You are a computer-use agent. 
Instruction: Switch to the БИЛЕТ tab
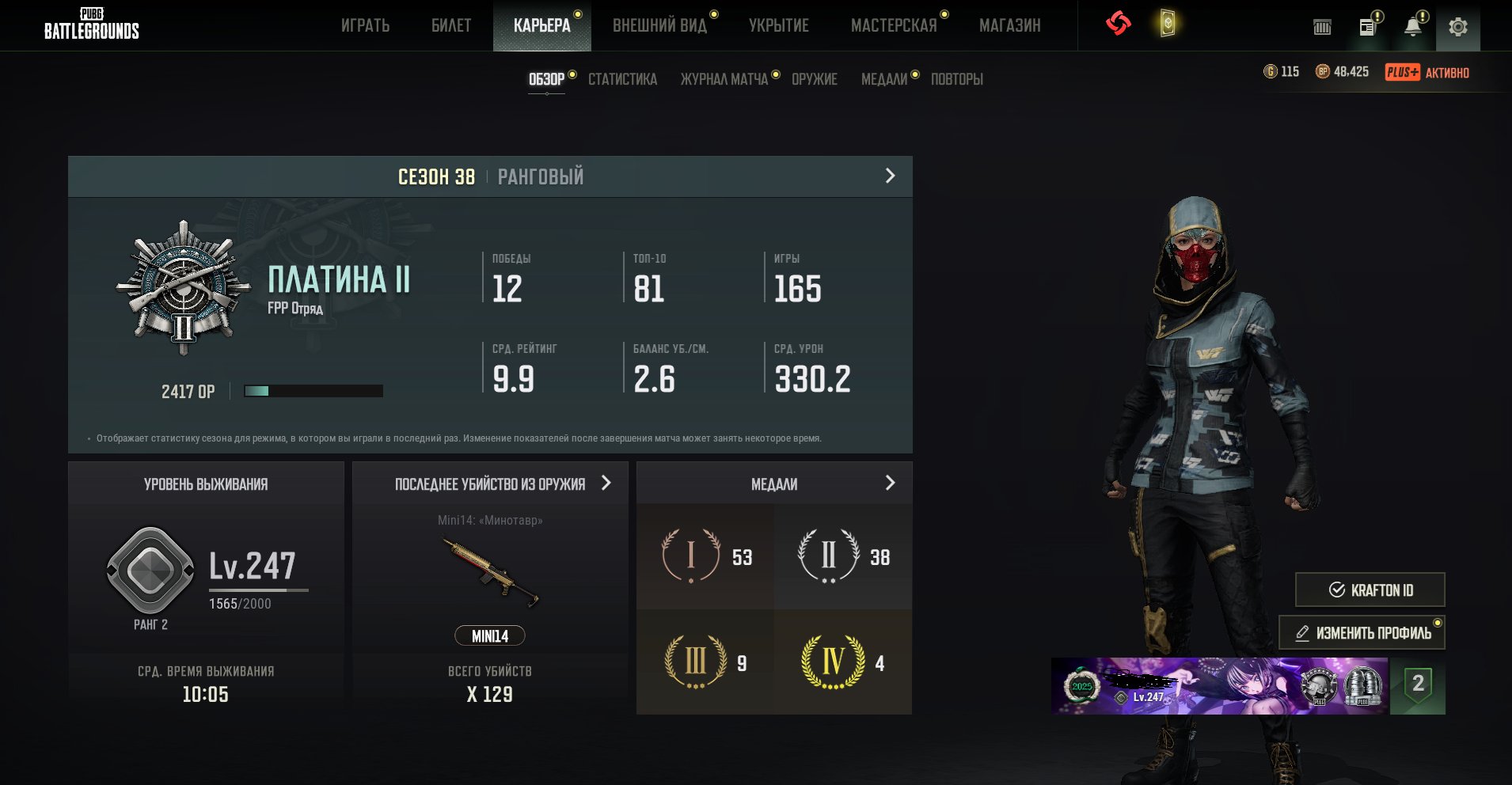click(451, 26)
